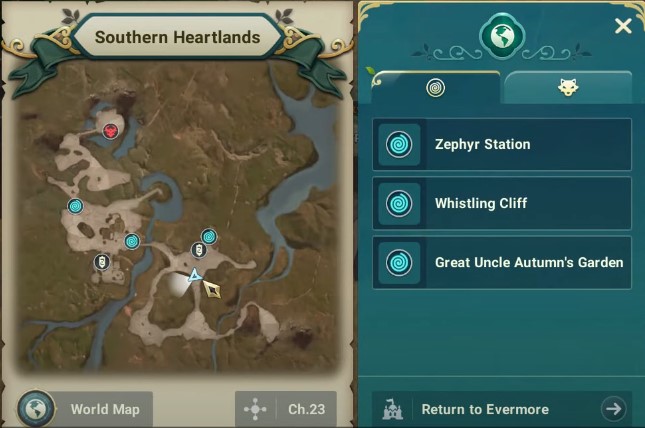
Task: Open the Ch.23 chapter selector
Action: [286, 409]
